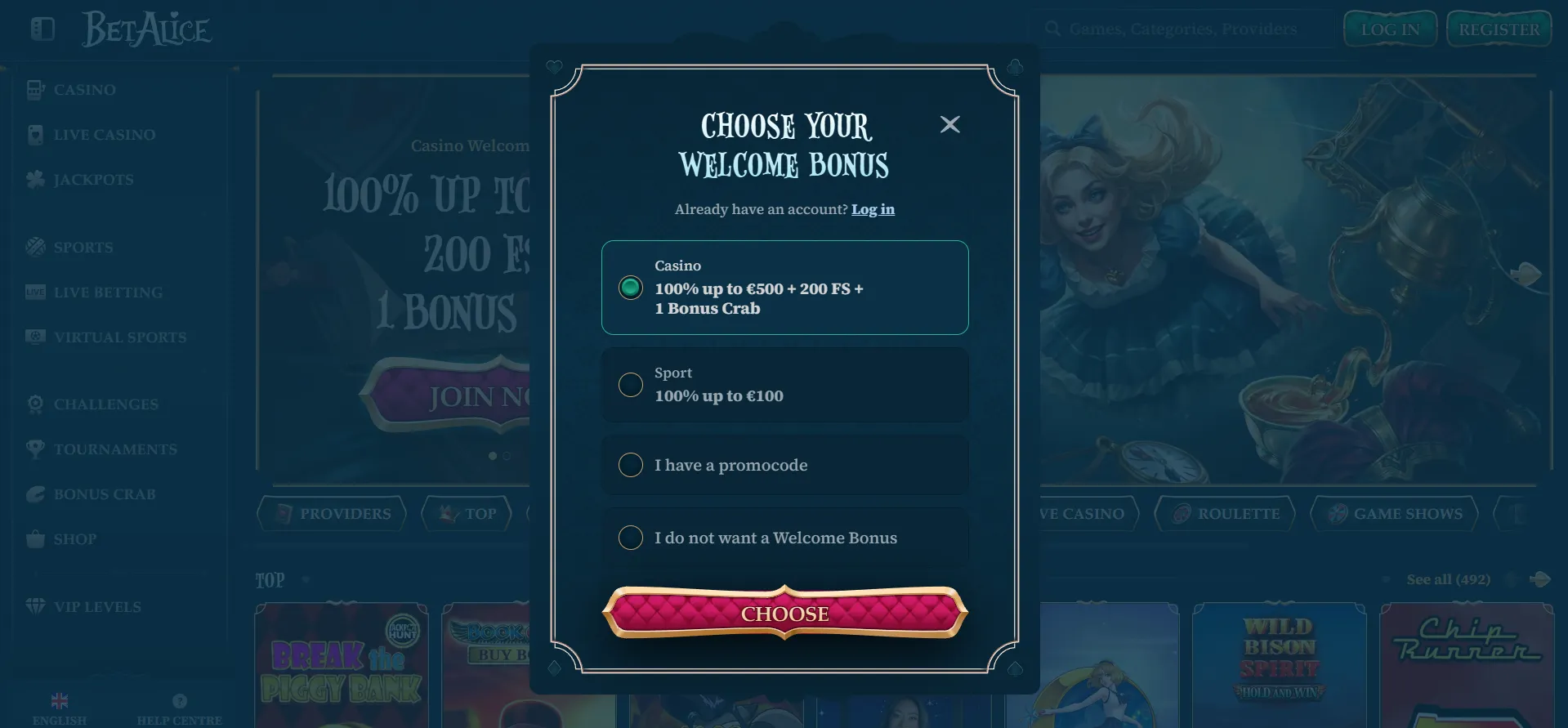Click the Jackpots icon

point(34,179)
